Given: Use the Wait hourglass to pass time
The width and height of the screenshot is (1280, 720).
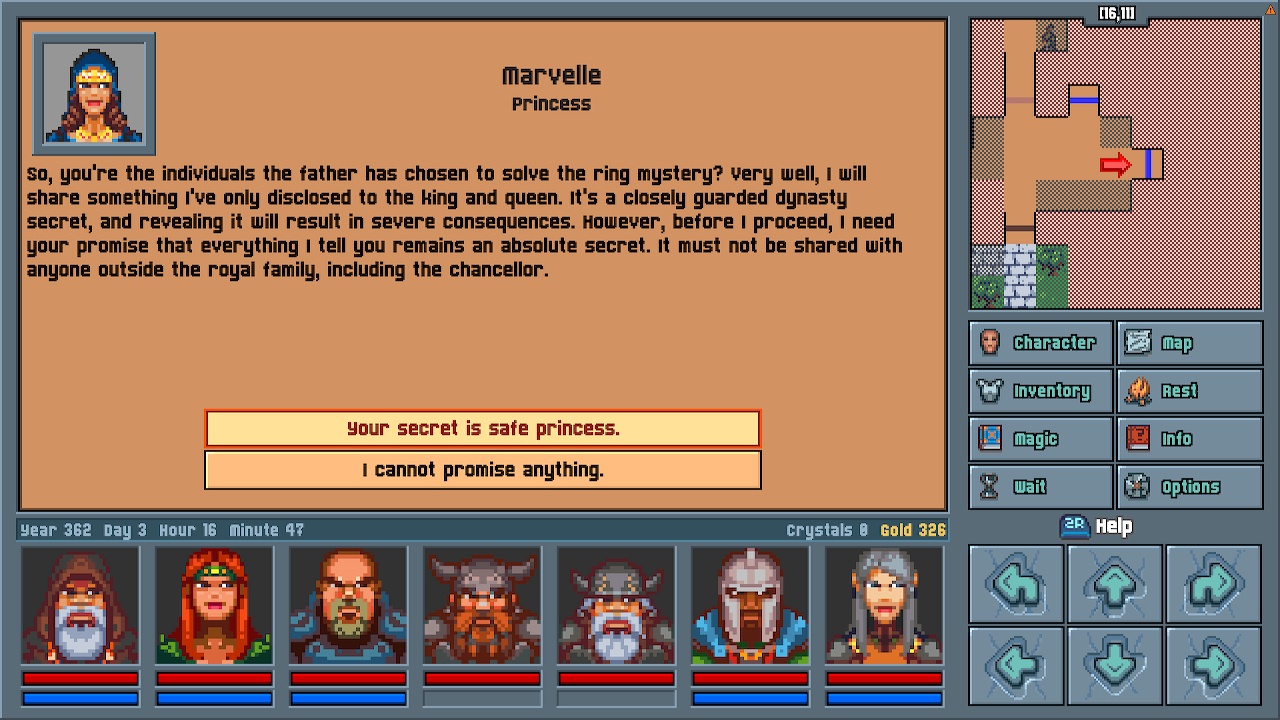Looking at the screenshot, I should pos(1039,486).
